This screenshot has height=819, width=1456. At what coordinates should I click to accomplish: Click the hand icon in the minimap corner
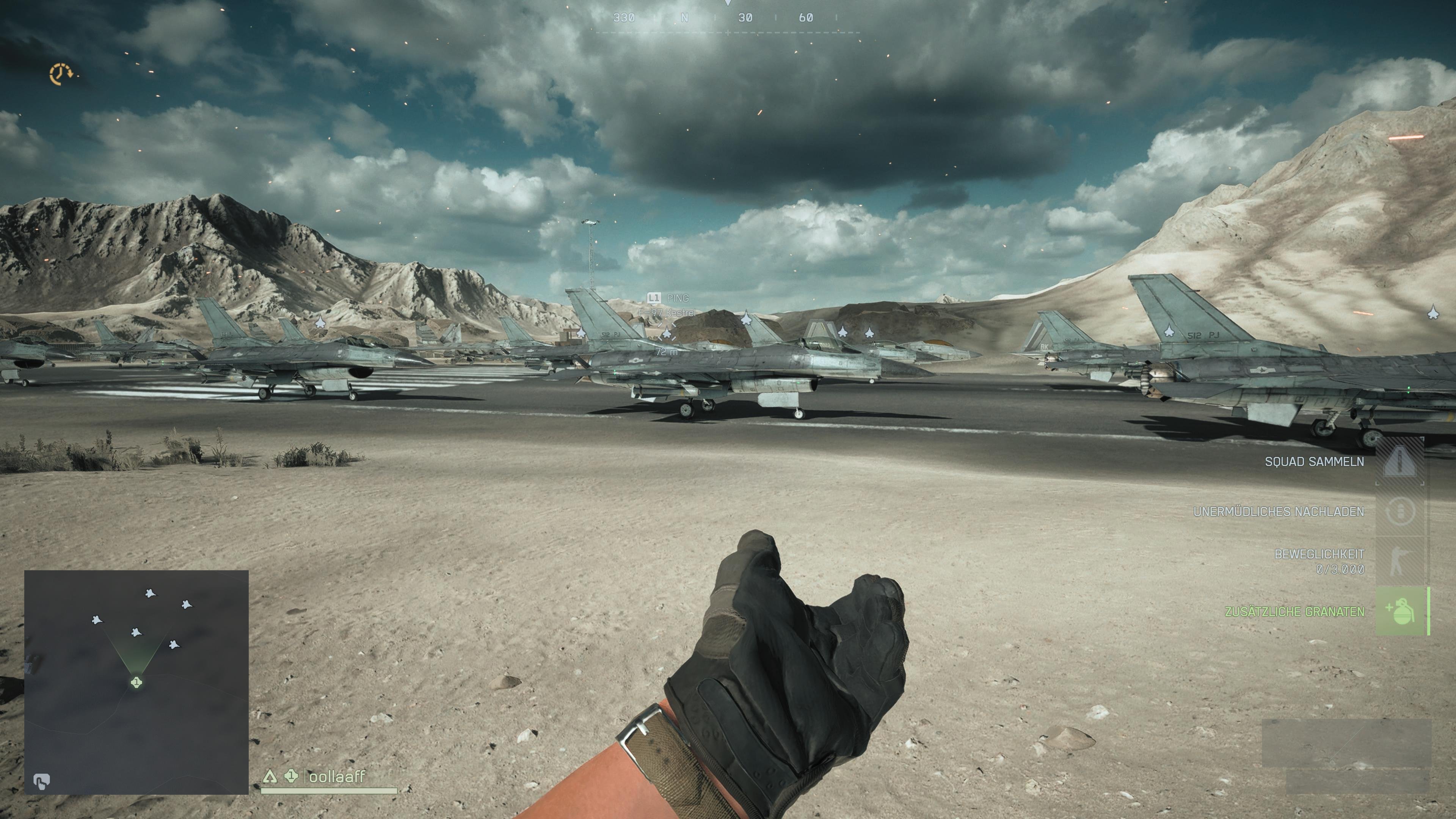41,781
